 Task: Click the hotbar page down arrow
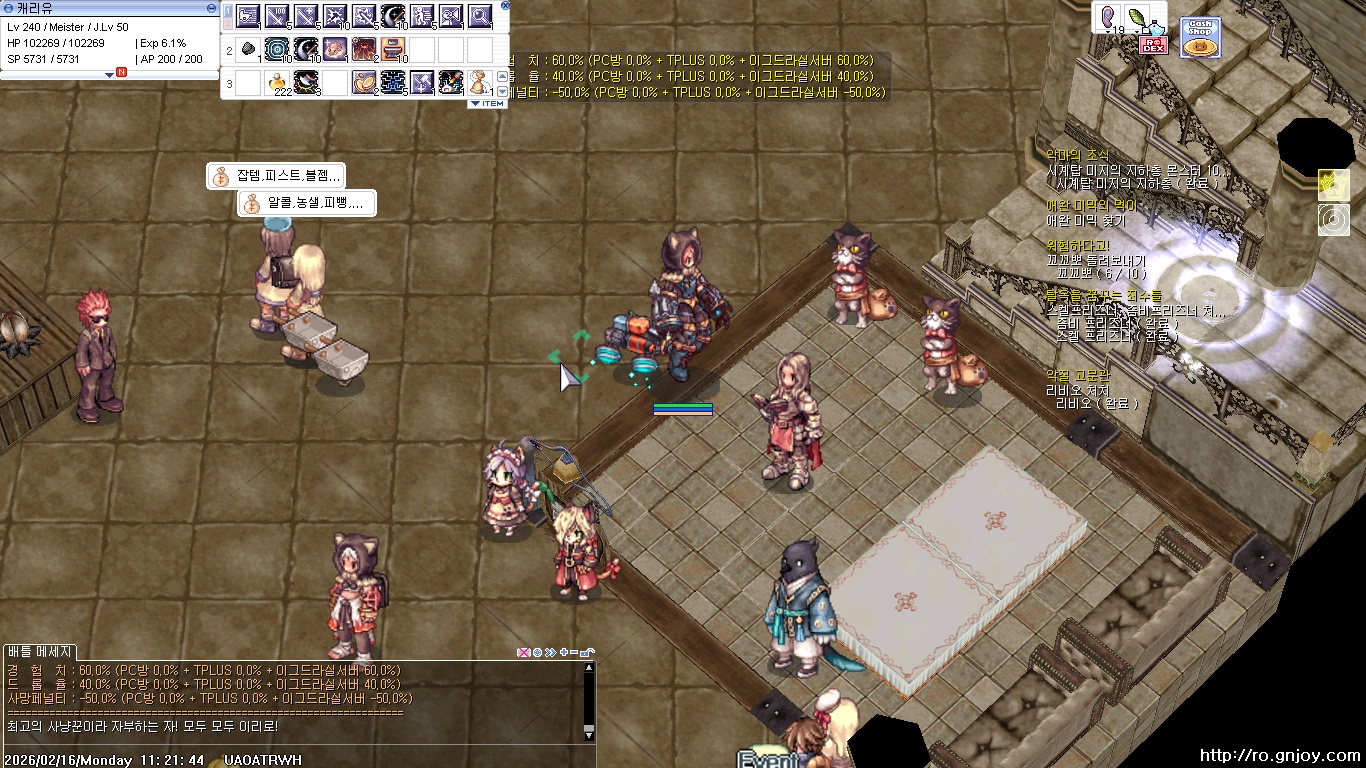(502, 90)
